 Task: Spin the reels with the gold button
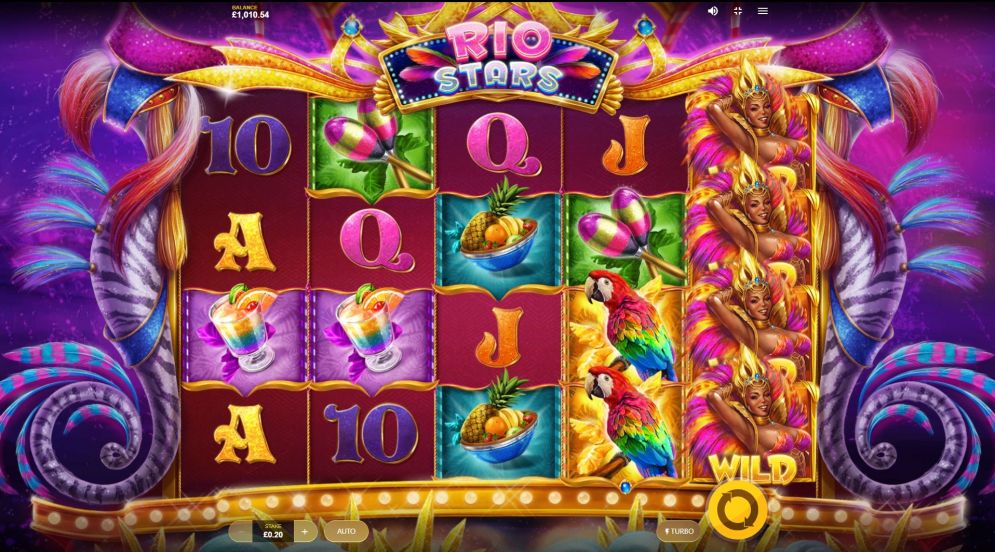[737, 509]
